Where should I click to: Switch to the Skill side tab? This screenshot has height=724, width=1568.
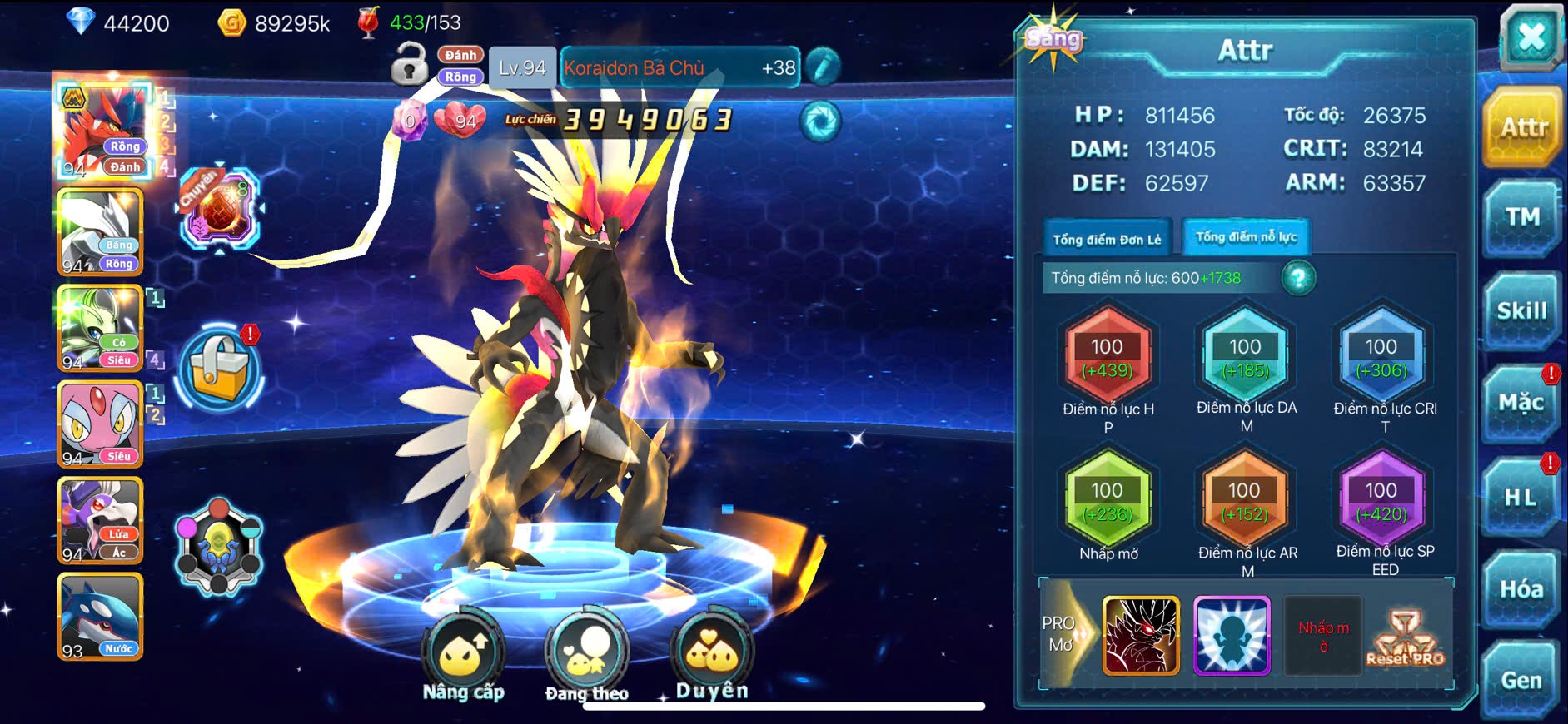point(1522,311)
